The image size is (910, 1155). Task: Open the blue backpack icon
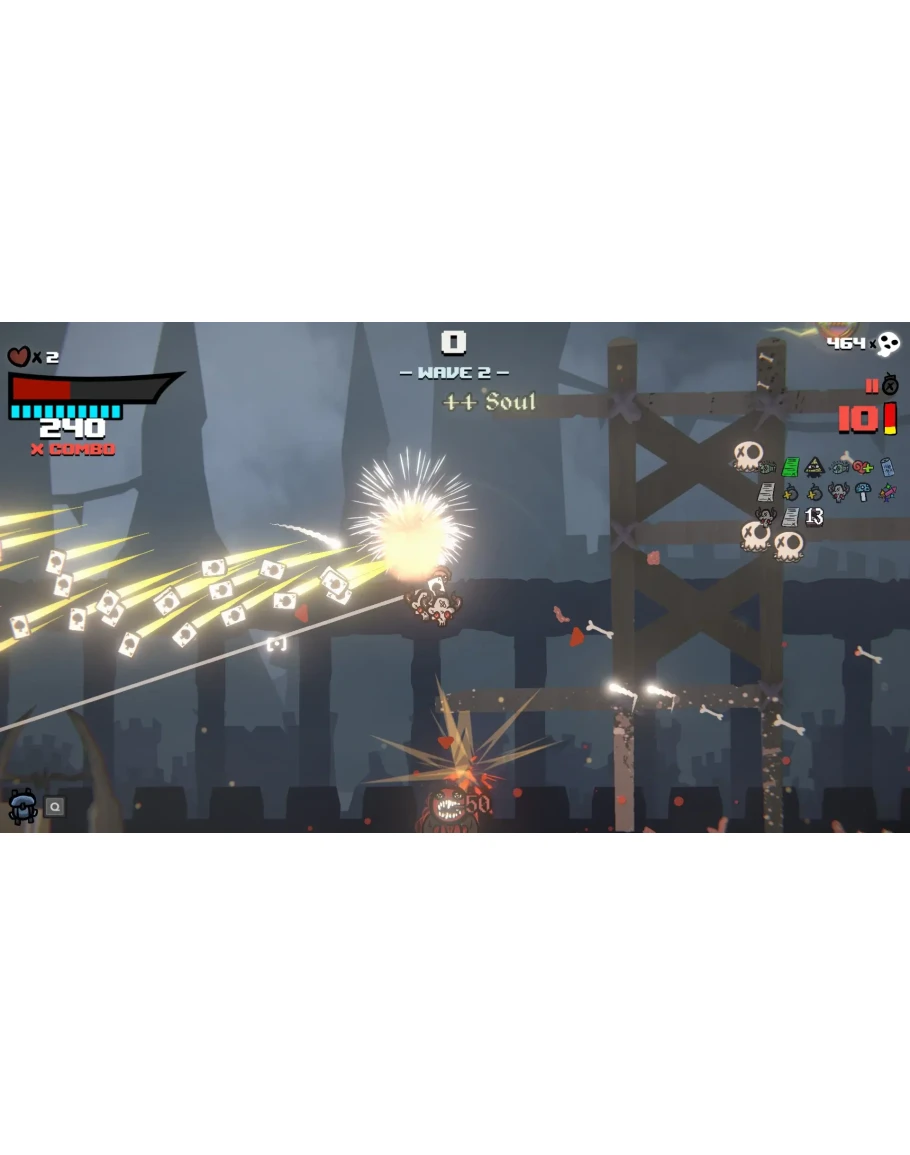(x=22, y=805)
